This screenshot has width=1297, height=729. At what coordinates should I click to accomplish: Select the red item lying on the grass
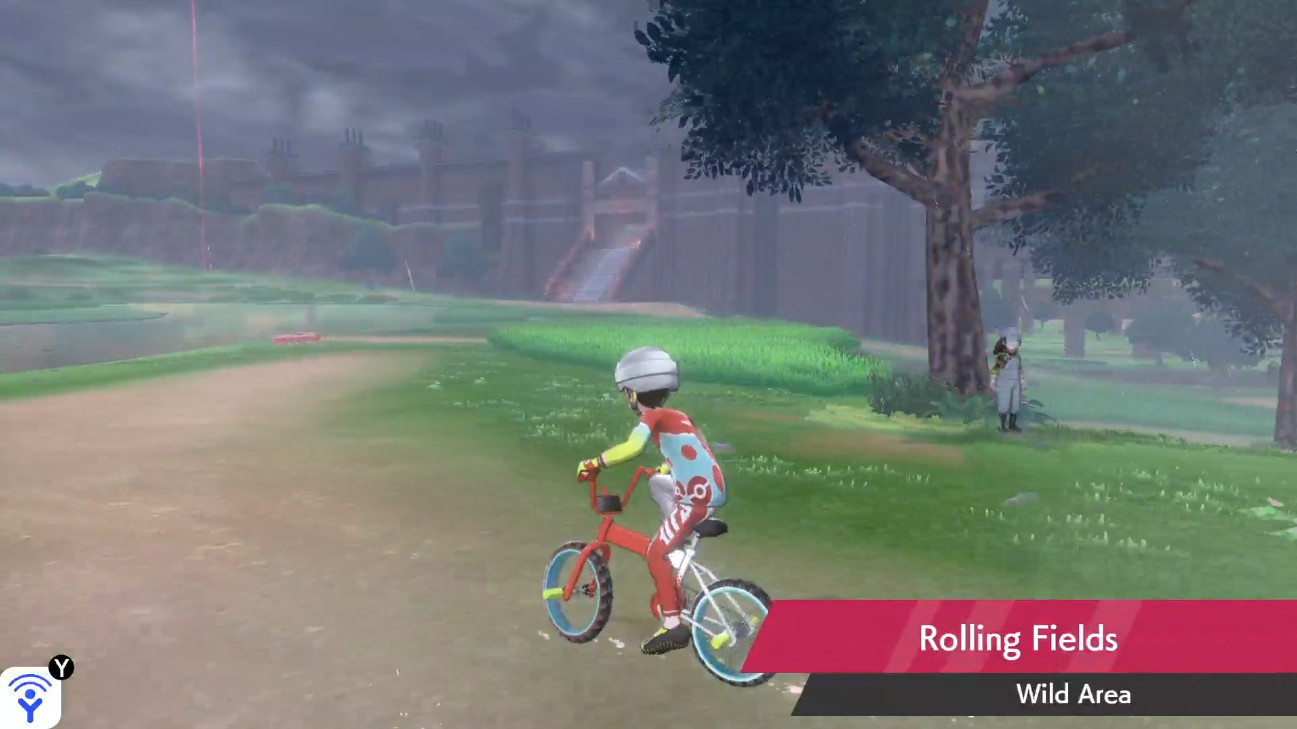point(298,338)
